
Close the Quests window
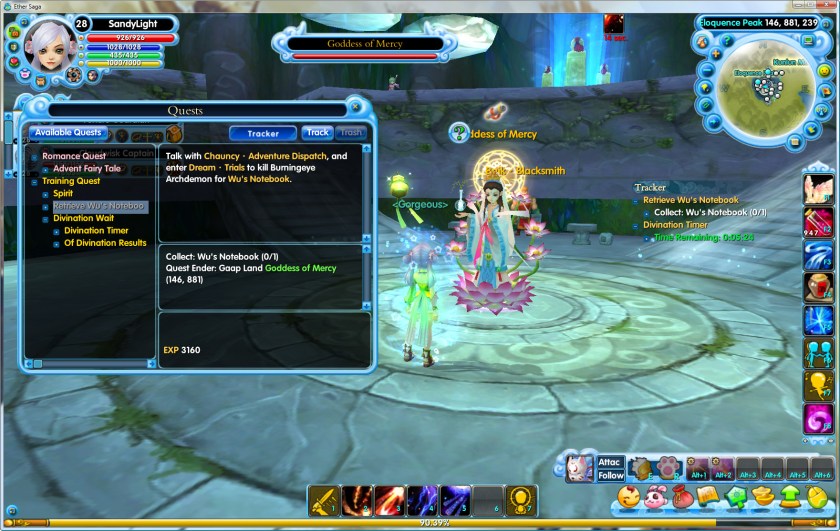(355, 107)
